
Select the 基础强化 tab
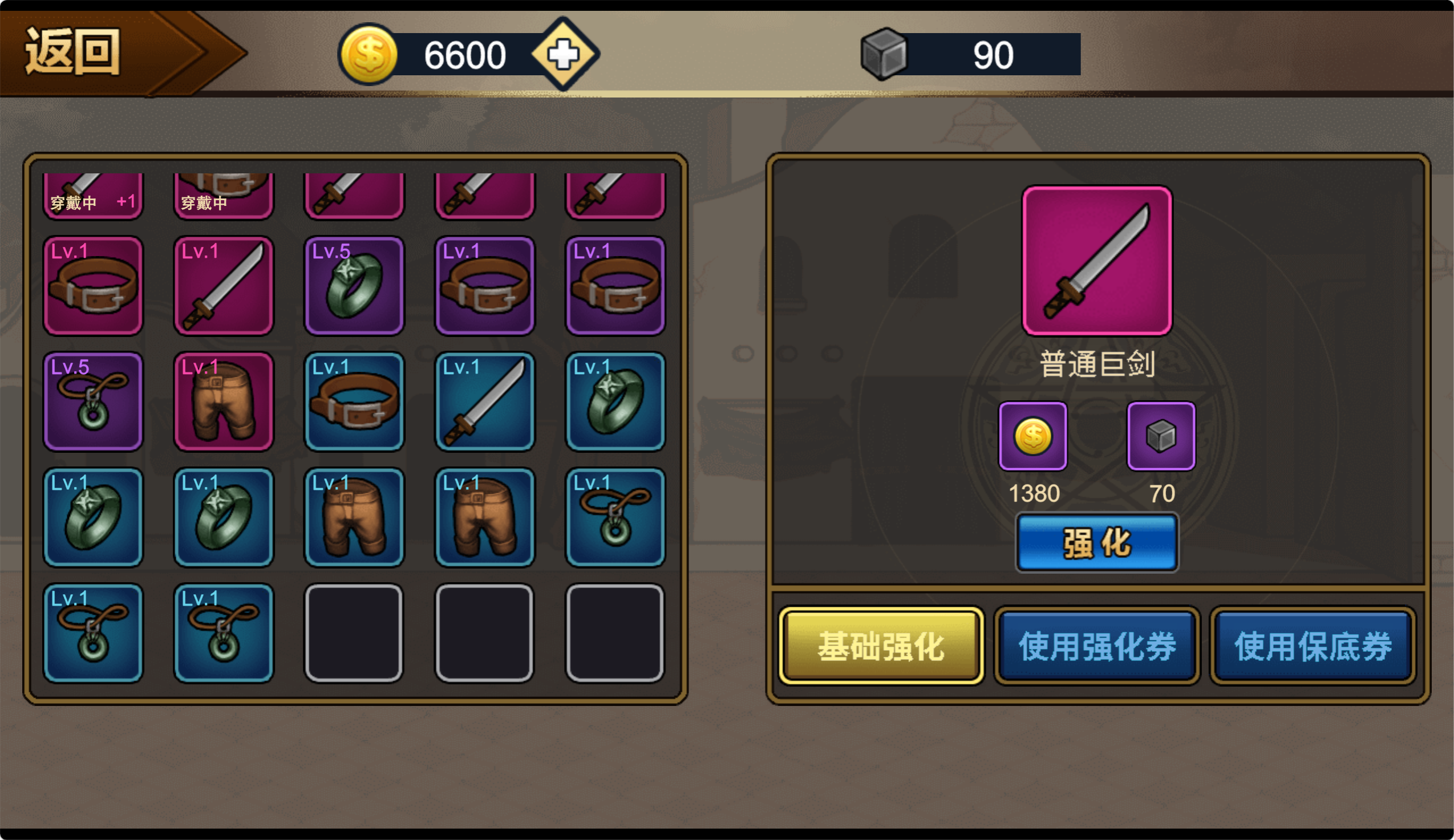click(x=881, y=646)
